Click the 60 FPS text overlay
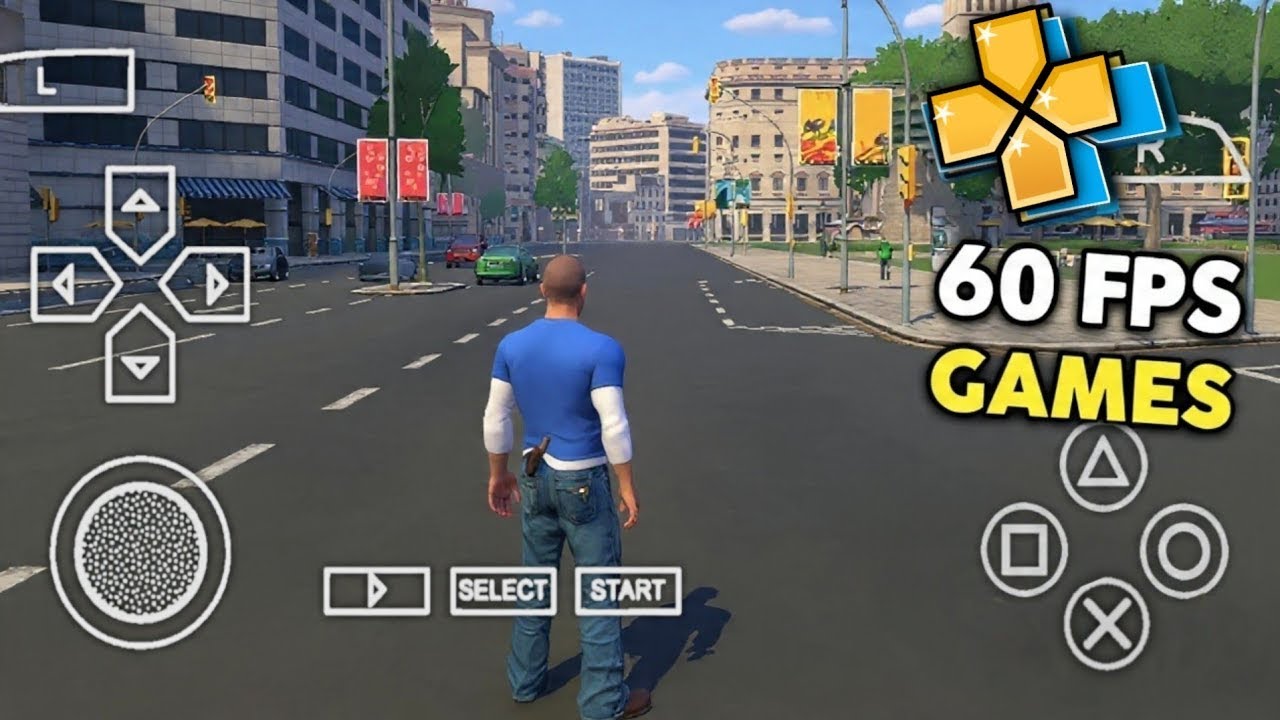This screenshot has width=1280, height=720. tap(1088, 287)
